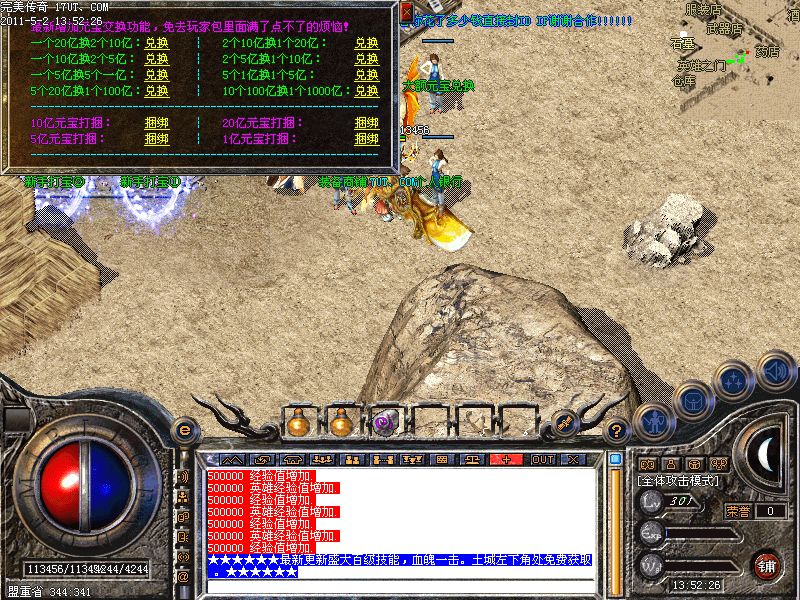Screen dimensions: 800x600
Task: Click the X button above chat
Action: (x=573, y=459)
